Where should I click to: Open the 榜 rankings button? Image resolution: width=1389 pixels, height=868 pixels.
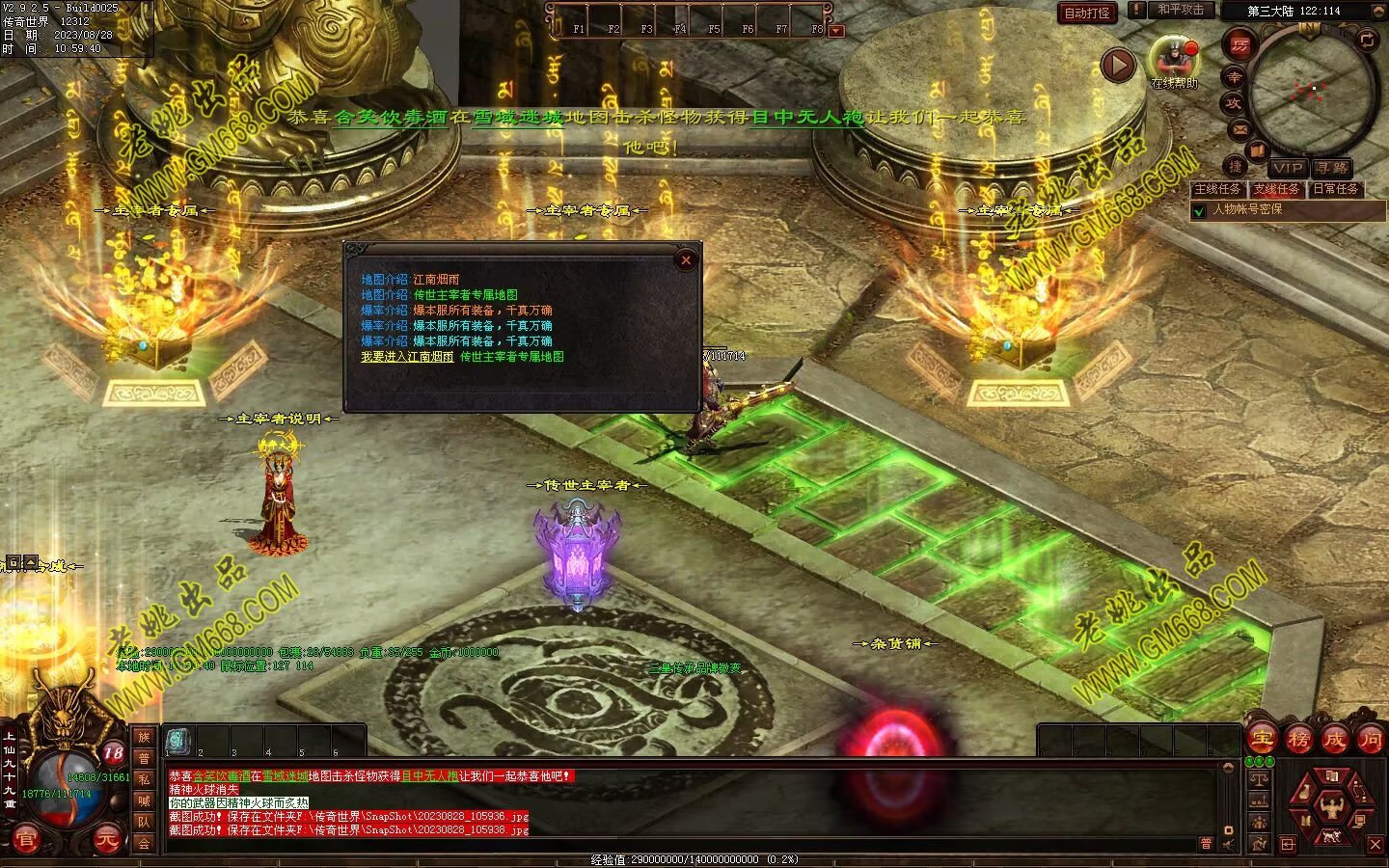(1298, 740)
